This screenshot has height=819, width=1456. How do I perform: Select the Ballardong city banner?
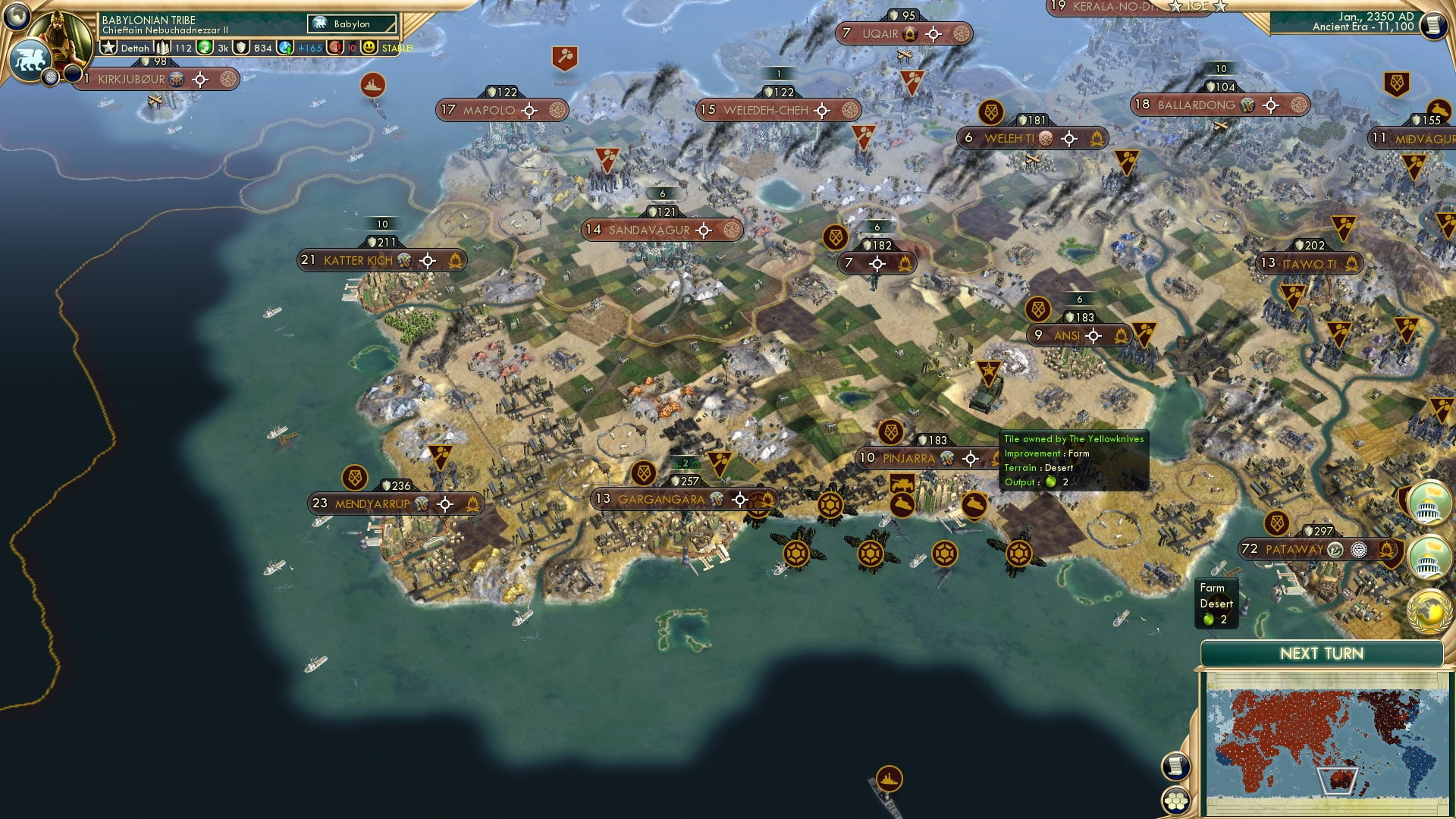(1196, 105)
